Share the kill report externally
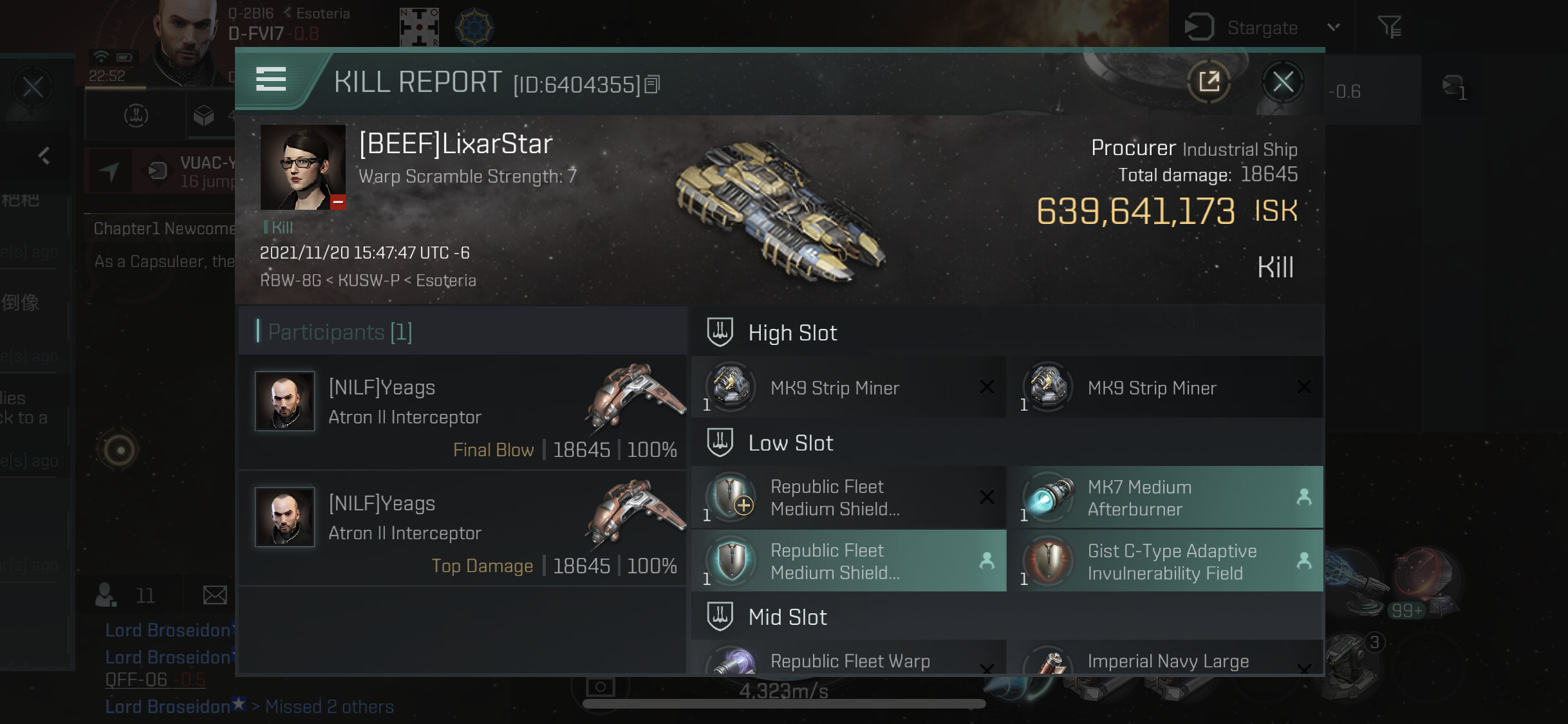Screen dimensions: 1568x724 click(1209, 82)
